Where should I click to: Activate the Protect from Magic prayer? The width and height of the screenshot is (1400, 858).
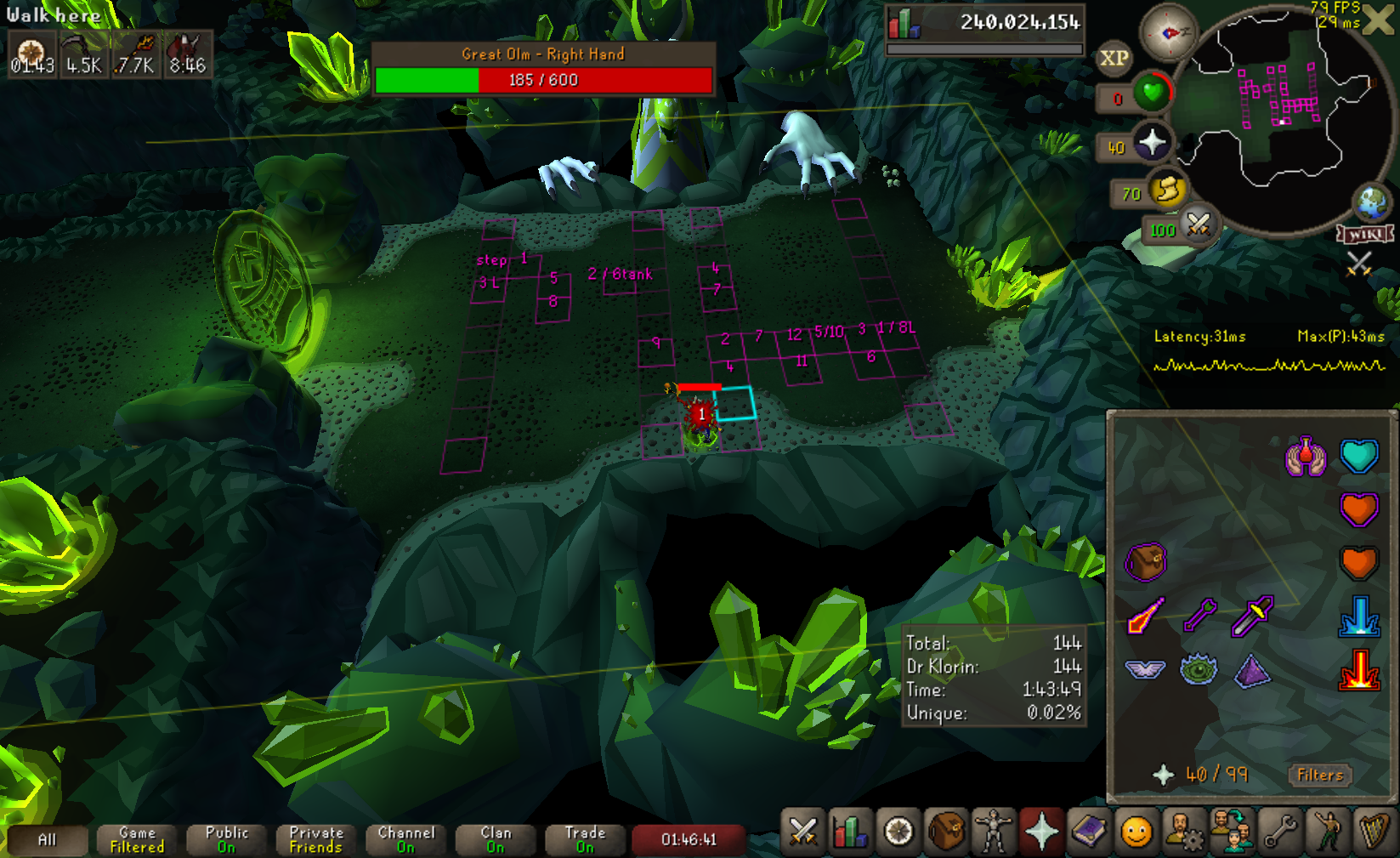1146,616
